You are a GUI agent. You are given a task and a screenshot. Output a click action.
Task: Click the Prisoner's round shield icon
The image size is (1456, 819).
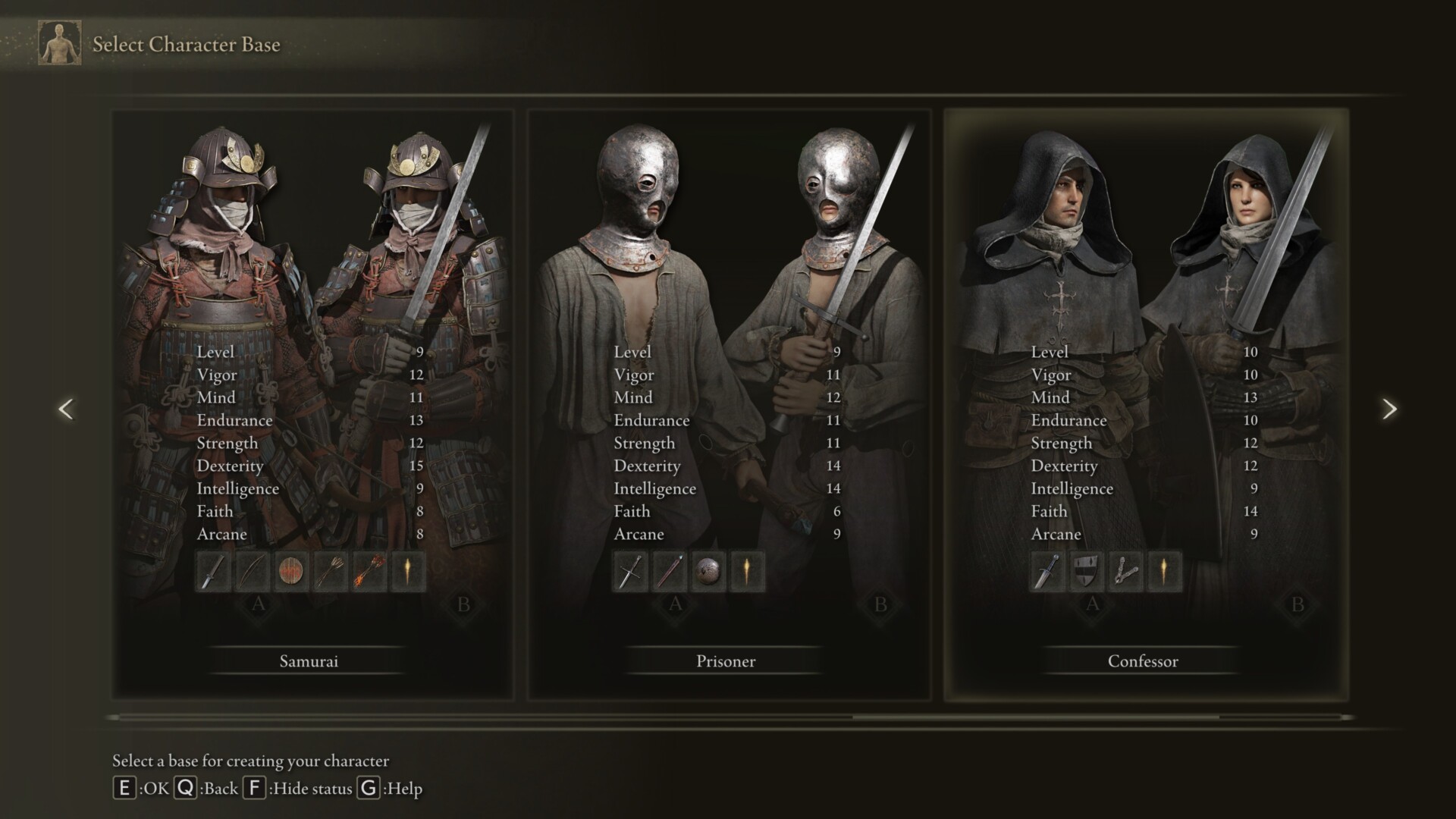coord(708,572)
